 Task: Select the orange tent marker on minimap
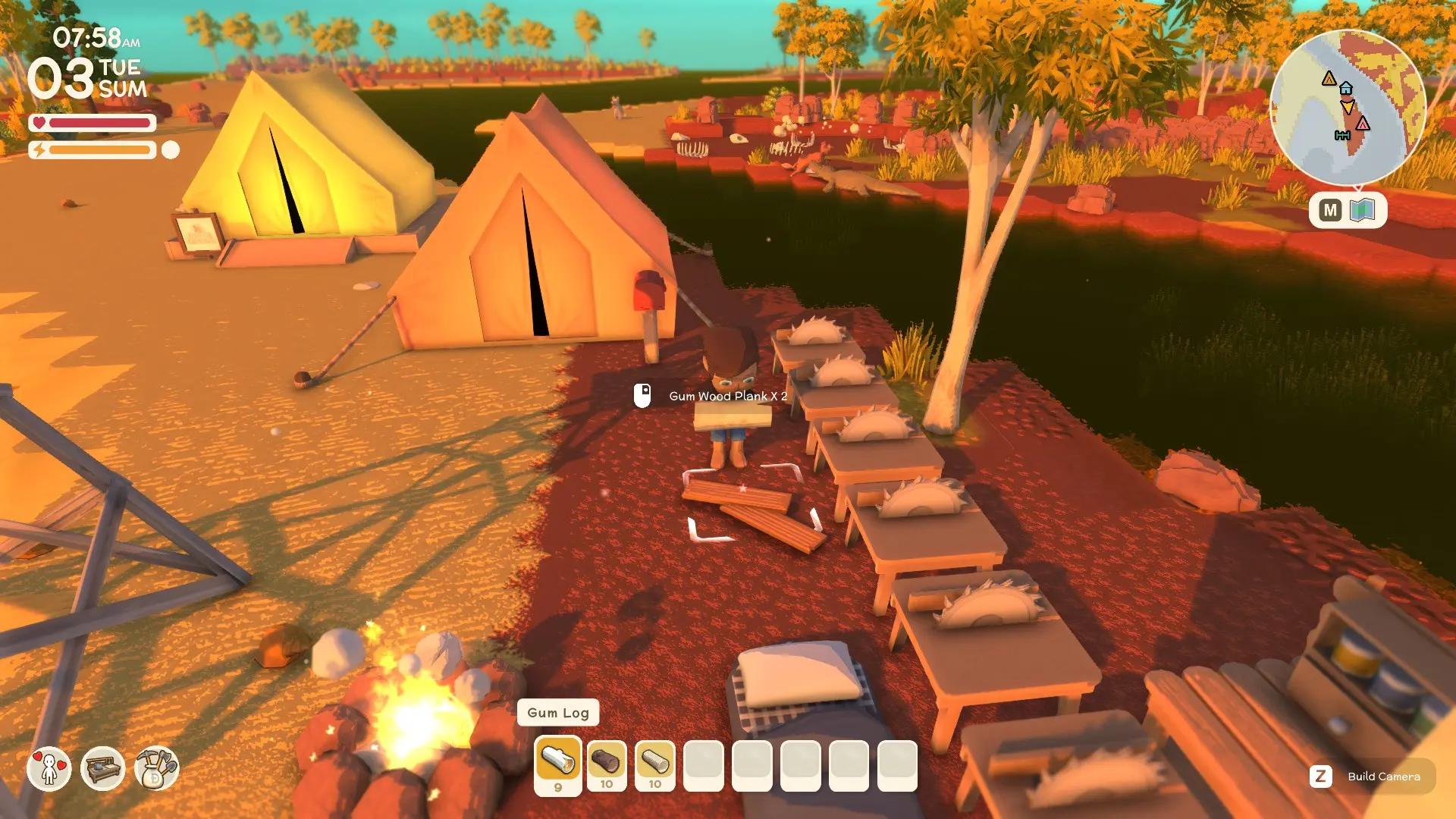coord(1329,78)
